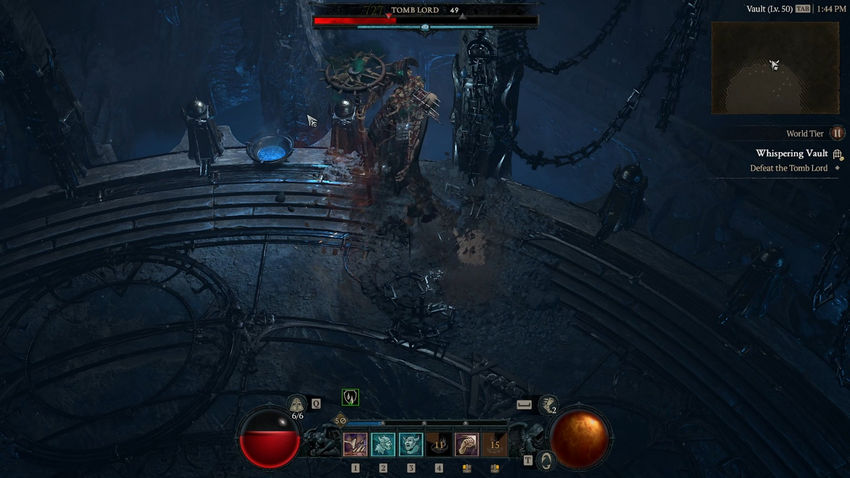Activate the teal screaming face skill in slot 3
This screenshot has height=478, width=850.
coord(411,444)
